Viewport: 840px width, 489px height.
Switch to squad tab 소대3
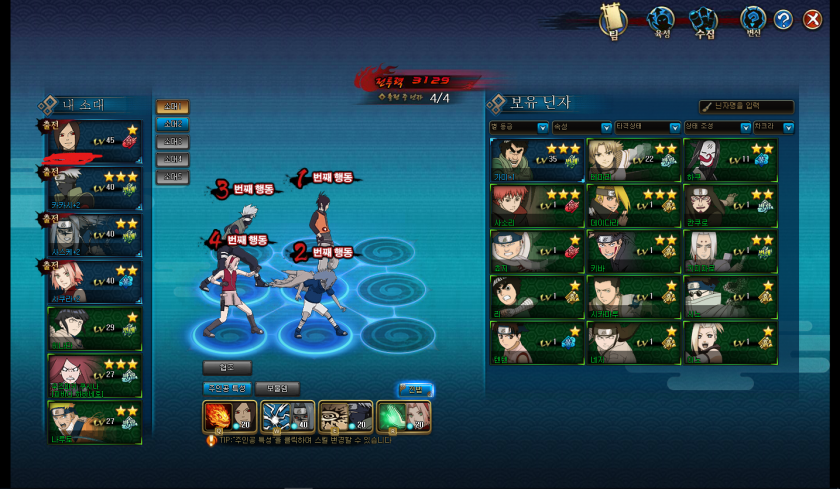[x=172, y=142]
